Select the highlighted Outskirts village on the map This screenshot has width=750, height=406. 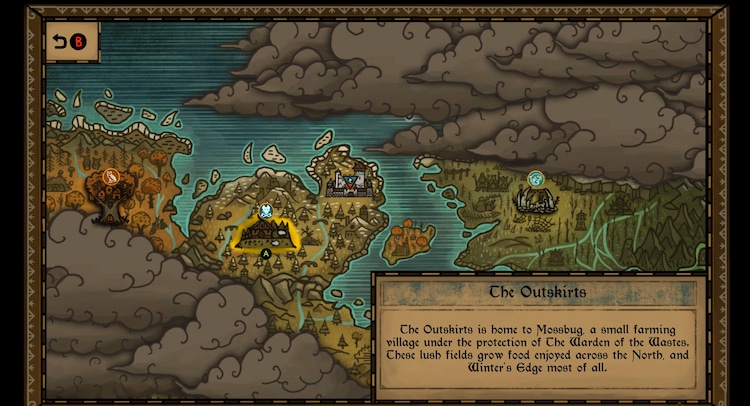coord(265,232)
